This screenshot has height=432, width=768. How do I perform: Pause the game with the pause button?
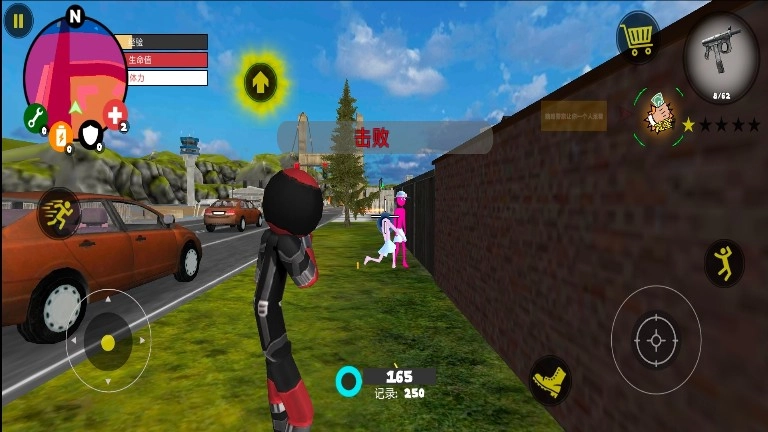(18, 21)
